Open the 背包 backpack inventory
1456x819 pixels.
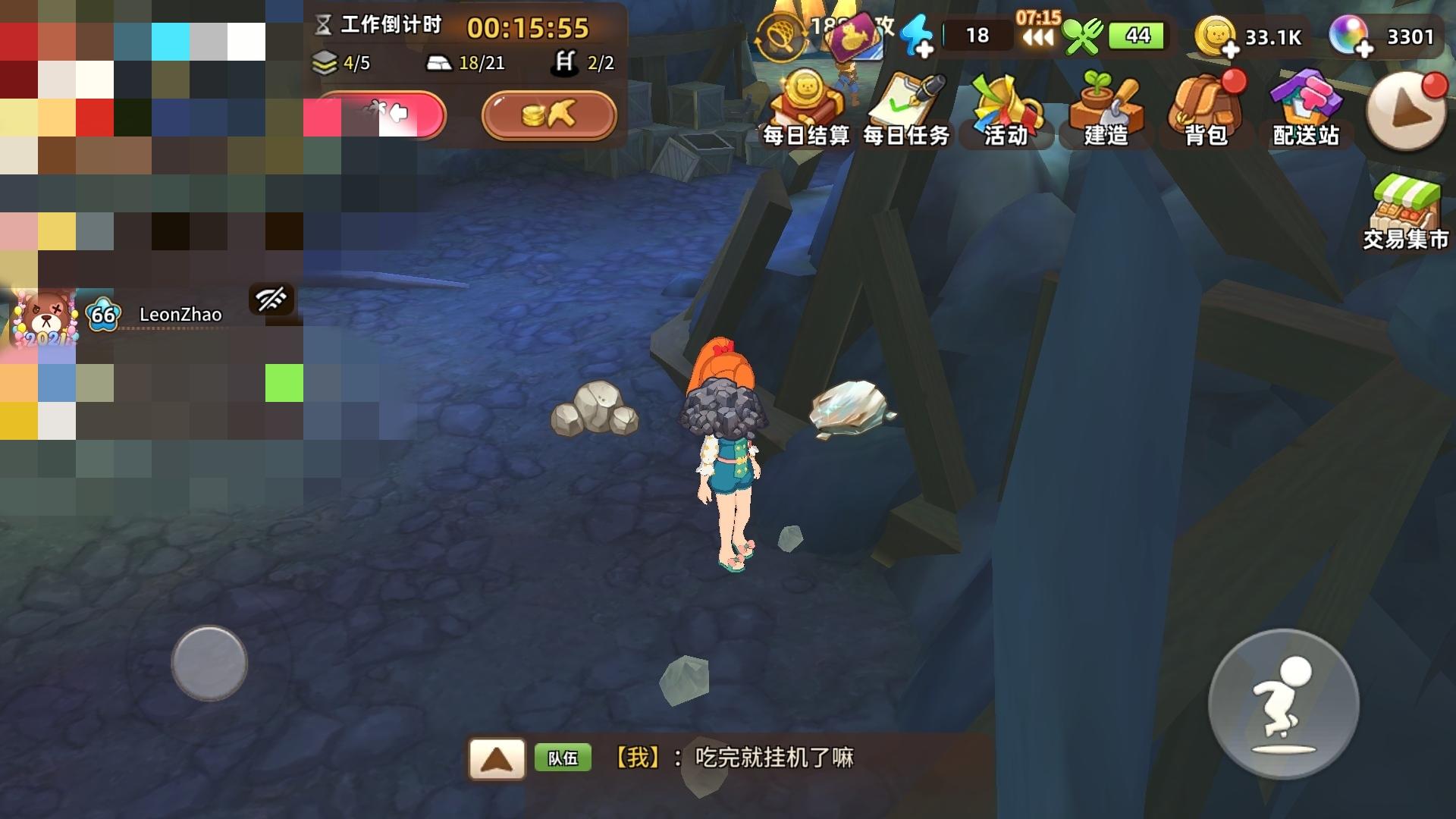1205,106
